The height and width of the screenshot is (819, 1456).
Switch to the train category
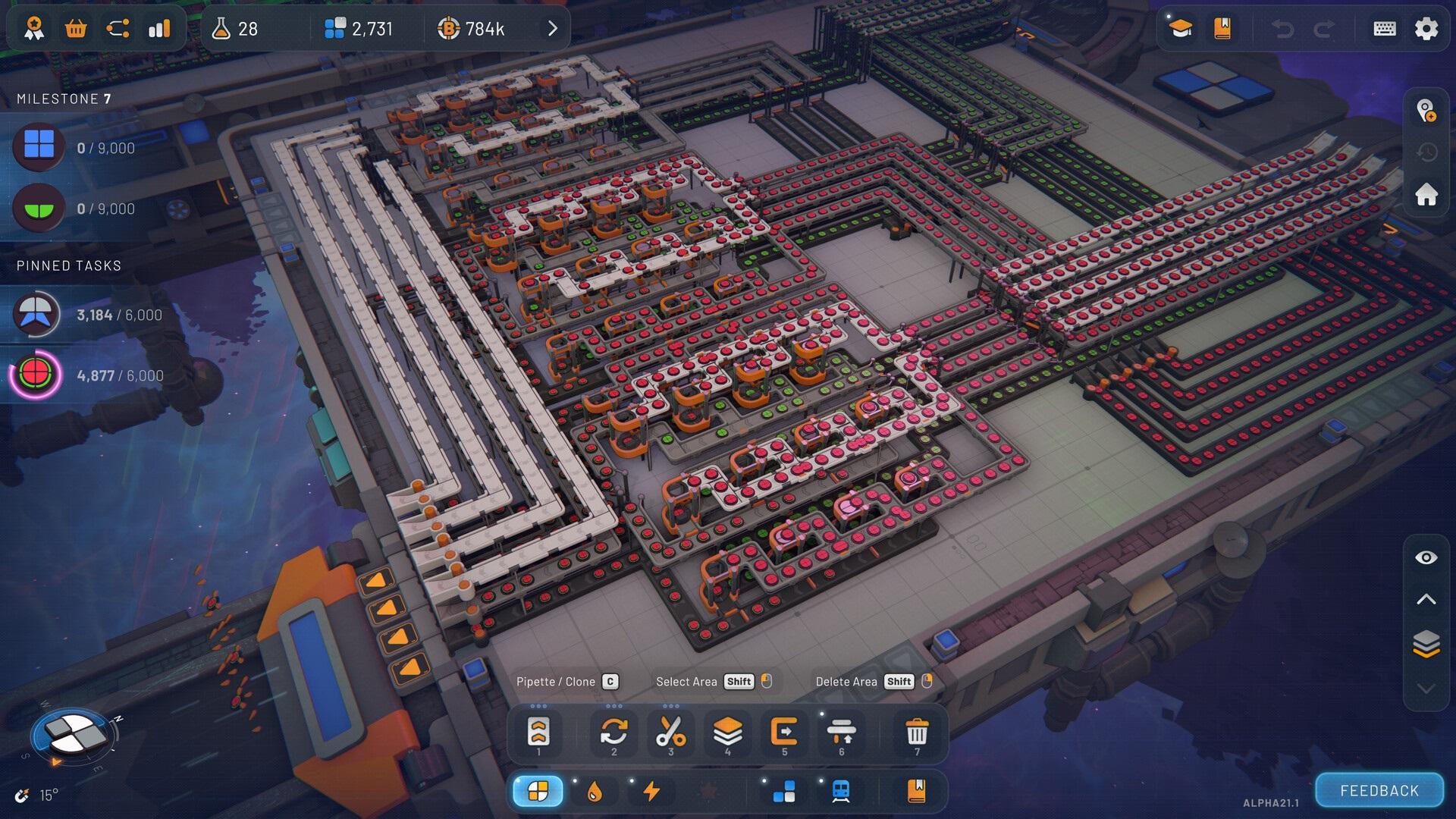point(841,792)
